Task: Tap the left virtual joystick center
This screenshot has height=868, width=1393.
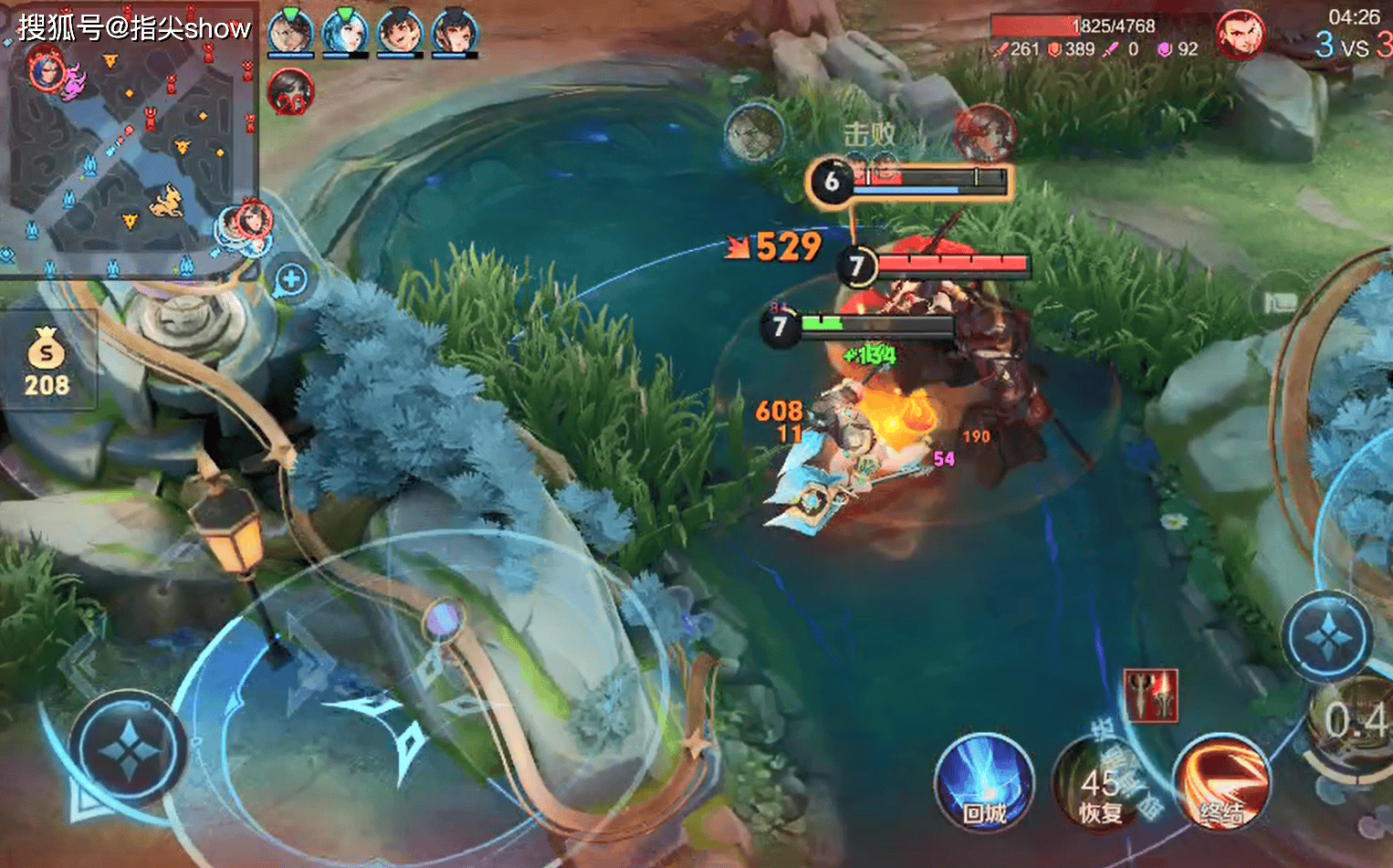Action: pyautogui.click(x=127, y=750)
